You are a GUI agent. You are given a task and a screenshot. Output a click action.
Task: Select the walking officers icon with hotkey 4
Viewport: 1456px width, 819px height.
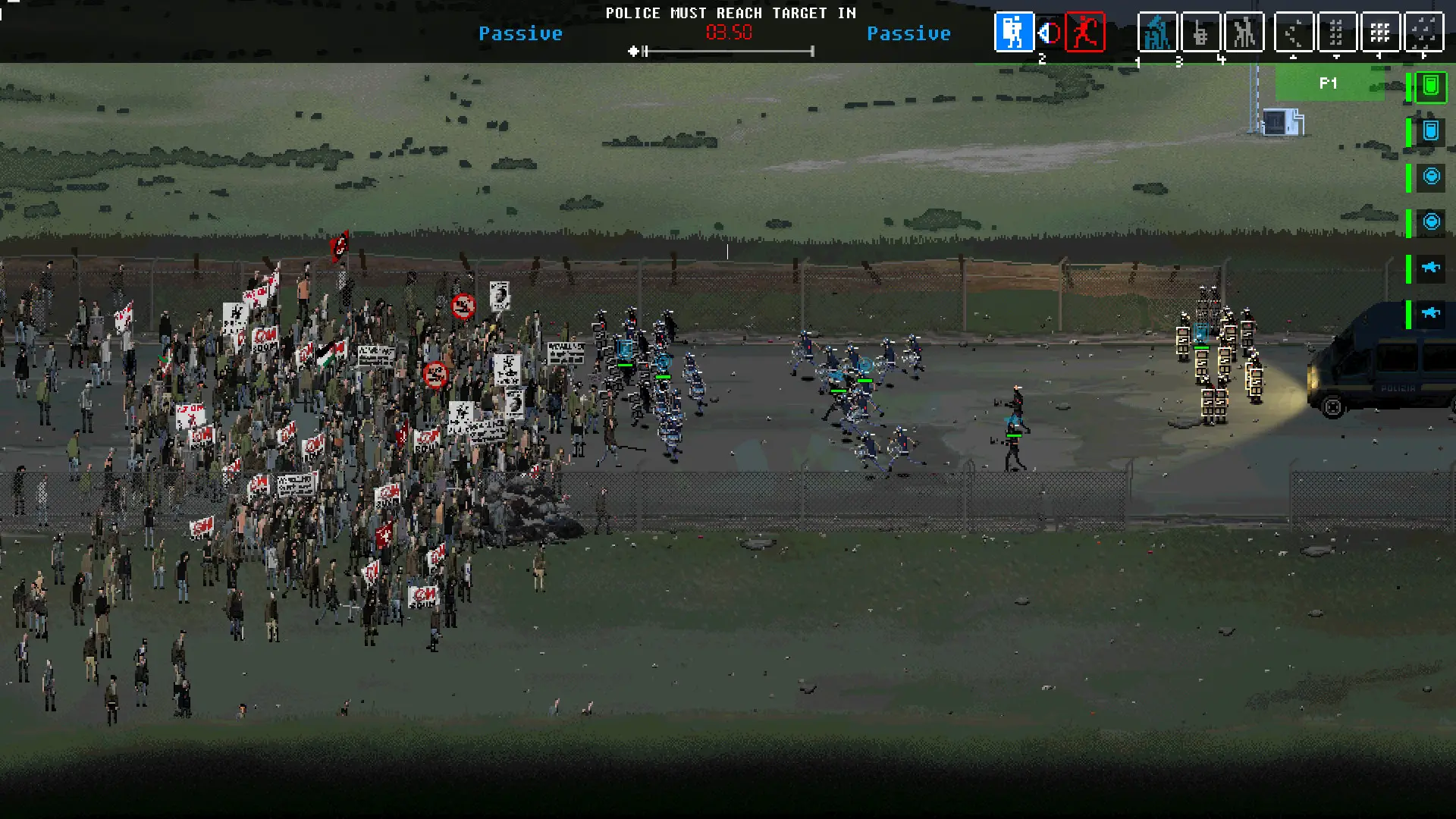[1244, 33]
